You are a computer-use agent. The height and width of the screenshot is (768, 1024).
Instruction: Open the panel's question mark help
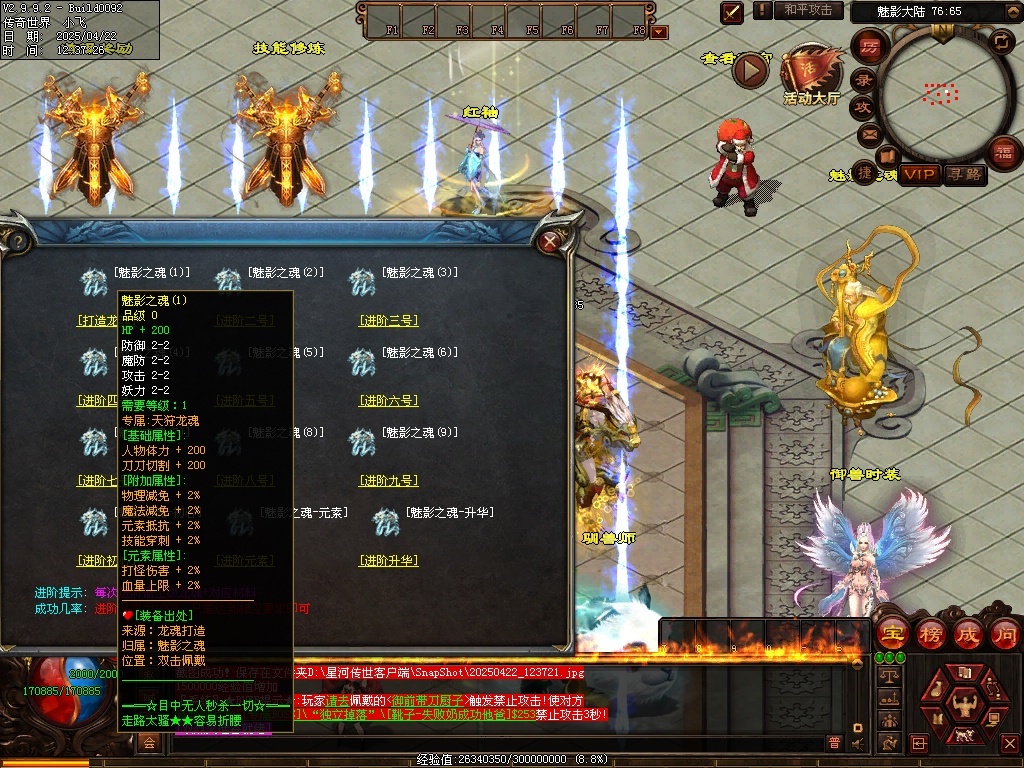[16, 241]
